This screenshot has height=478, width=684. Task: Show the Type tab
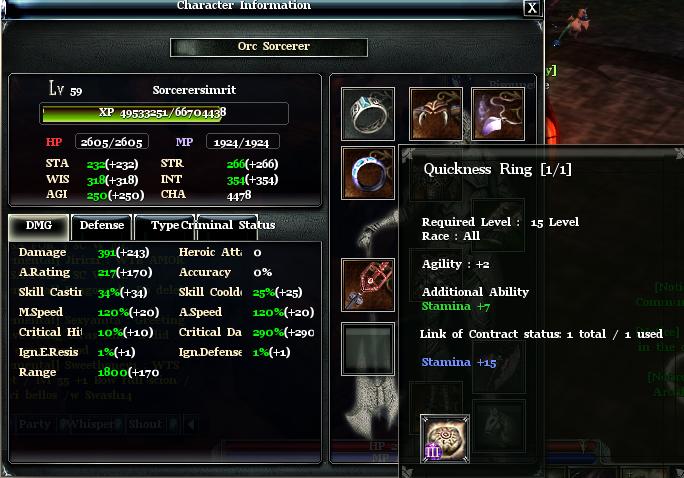click(164, 226)
